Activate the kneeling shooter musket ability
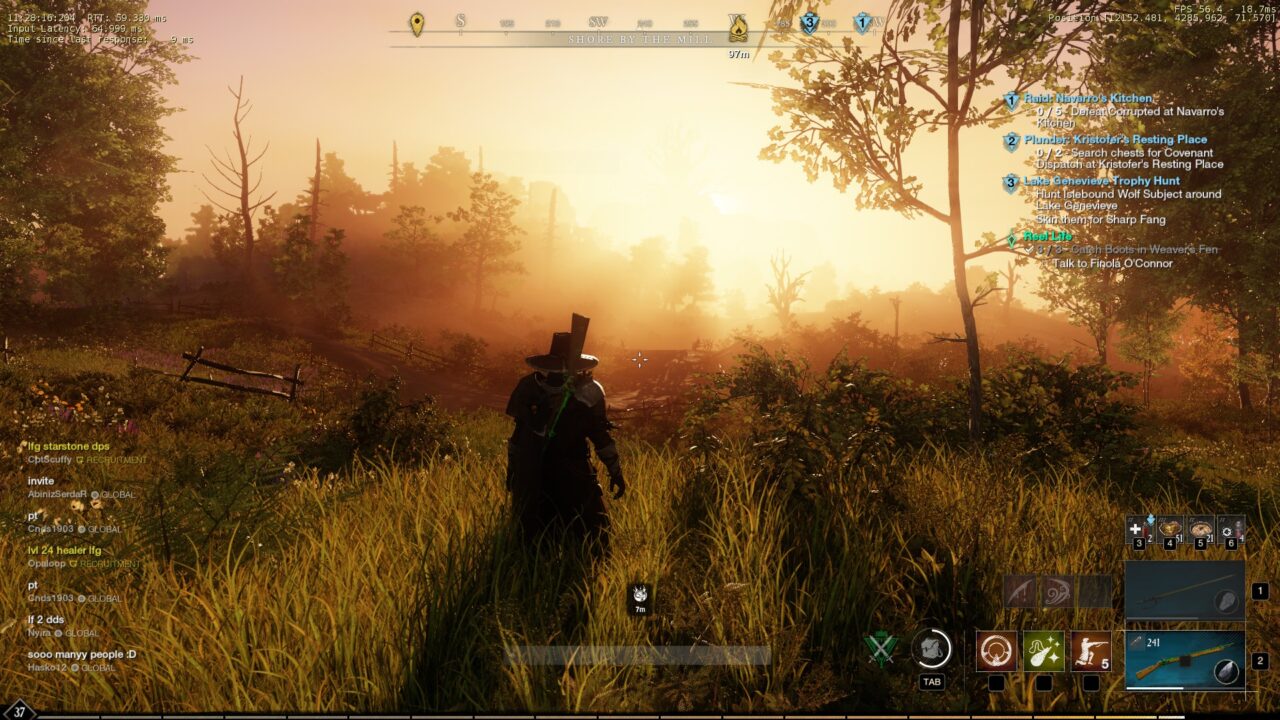Screen dimensions: 1280x720 pos(1091,651)
